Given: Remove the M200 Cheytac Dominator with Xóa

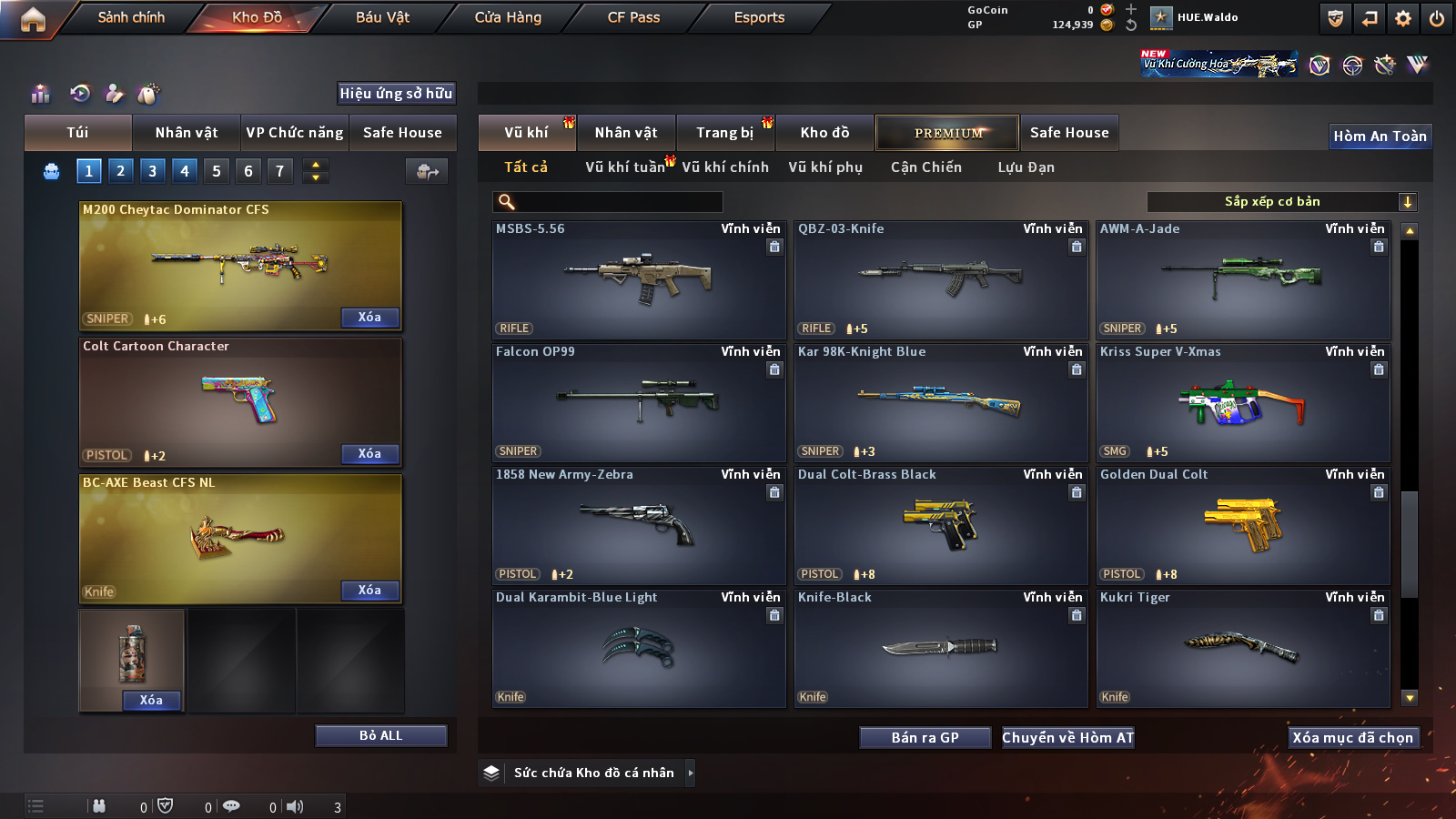Looking at the screenshot, I should click(369, 318).
